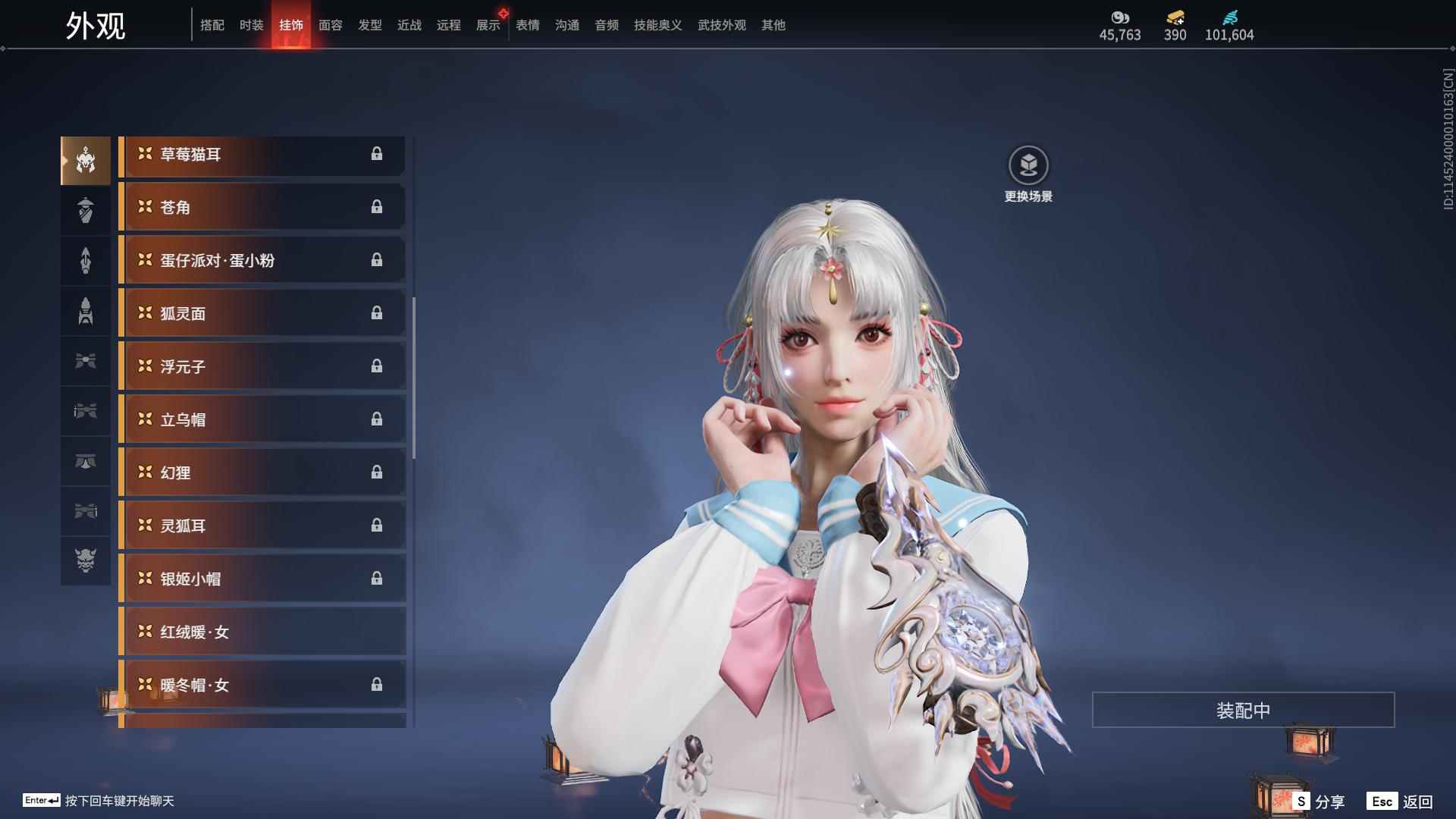
Task: Go to the 发型 tab
Action: [369, 25]
